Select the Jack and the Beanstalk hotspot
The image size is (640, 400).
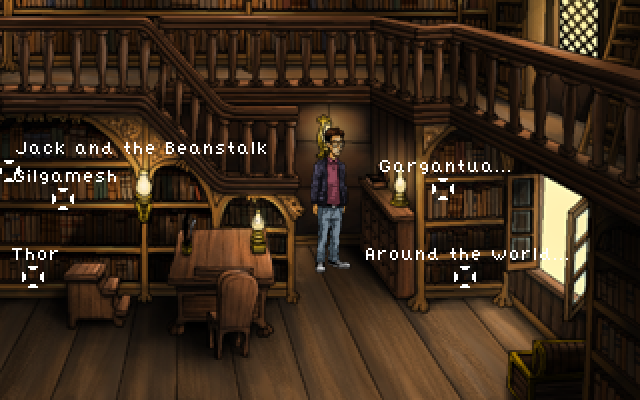pyautogui.click(x=9, y=171)
